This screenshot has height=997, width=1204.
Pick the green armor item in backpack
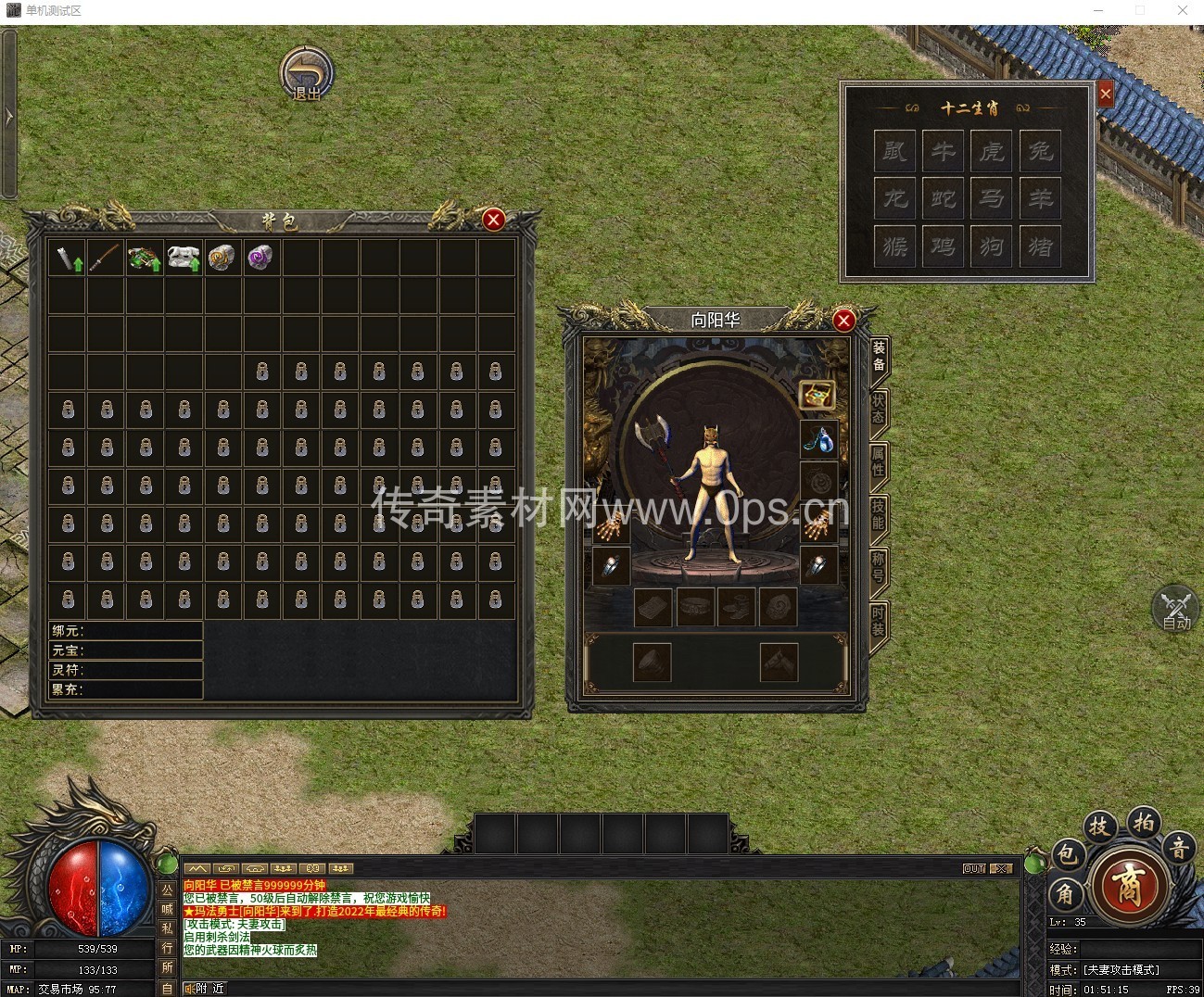click(145, 257)
